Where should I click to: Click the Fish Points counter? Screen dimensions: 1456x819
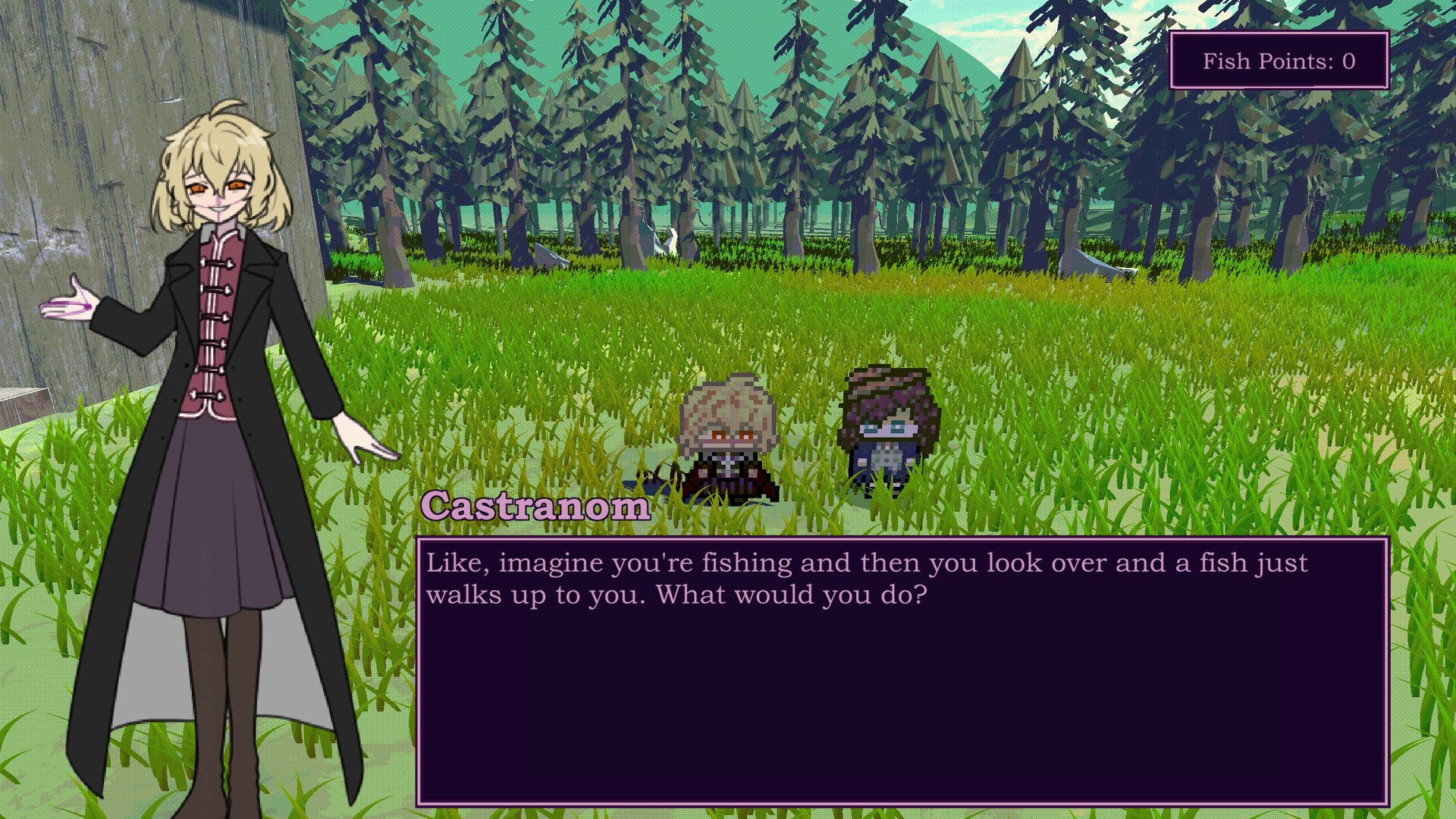click(1280, 60)
